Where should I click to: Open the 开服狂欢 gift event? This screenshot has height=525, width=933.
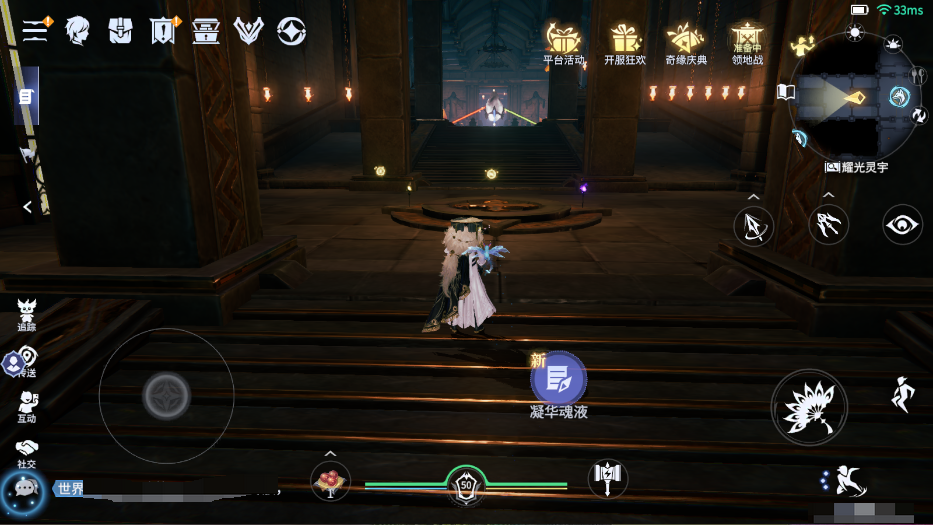pos(625,43)
